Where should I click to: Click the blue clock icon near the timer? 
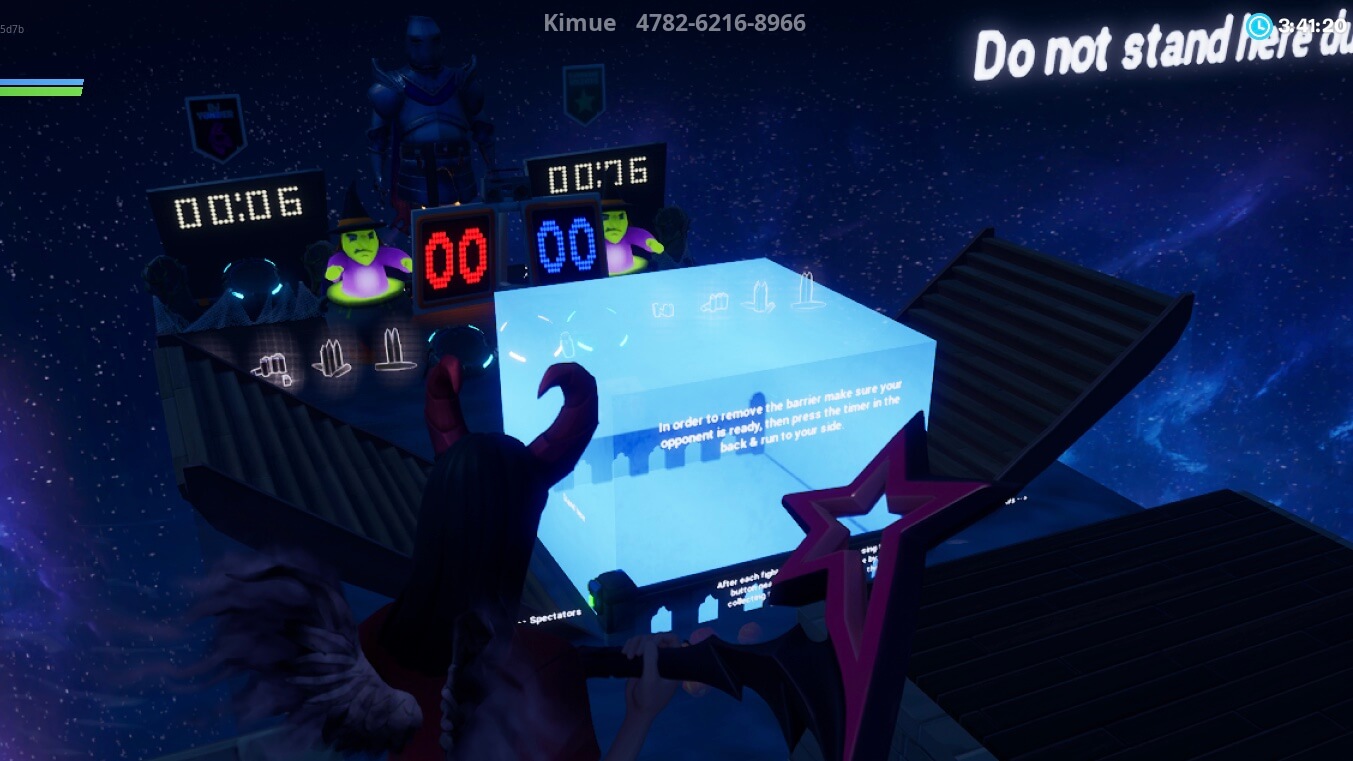1260,27
